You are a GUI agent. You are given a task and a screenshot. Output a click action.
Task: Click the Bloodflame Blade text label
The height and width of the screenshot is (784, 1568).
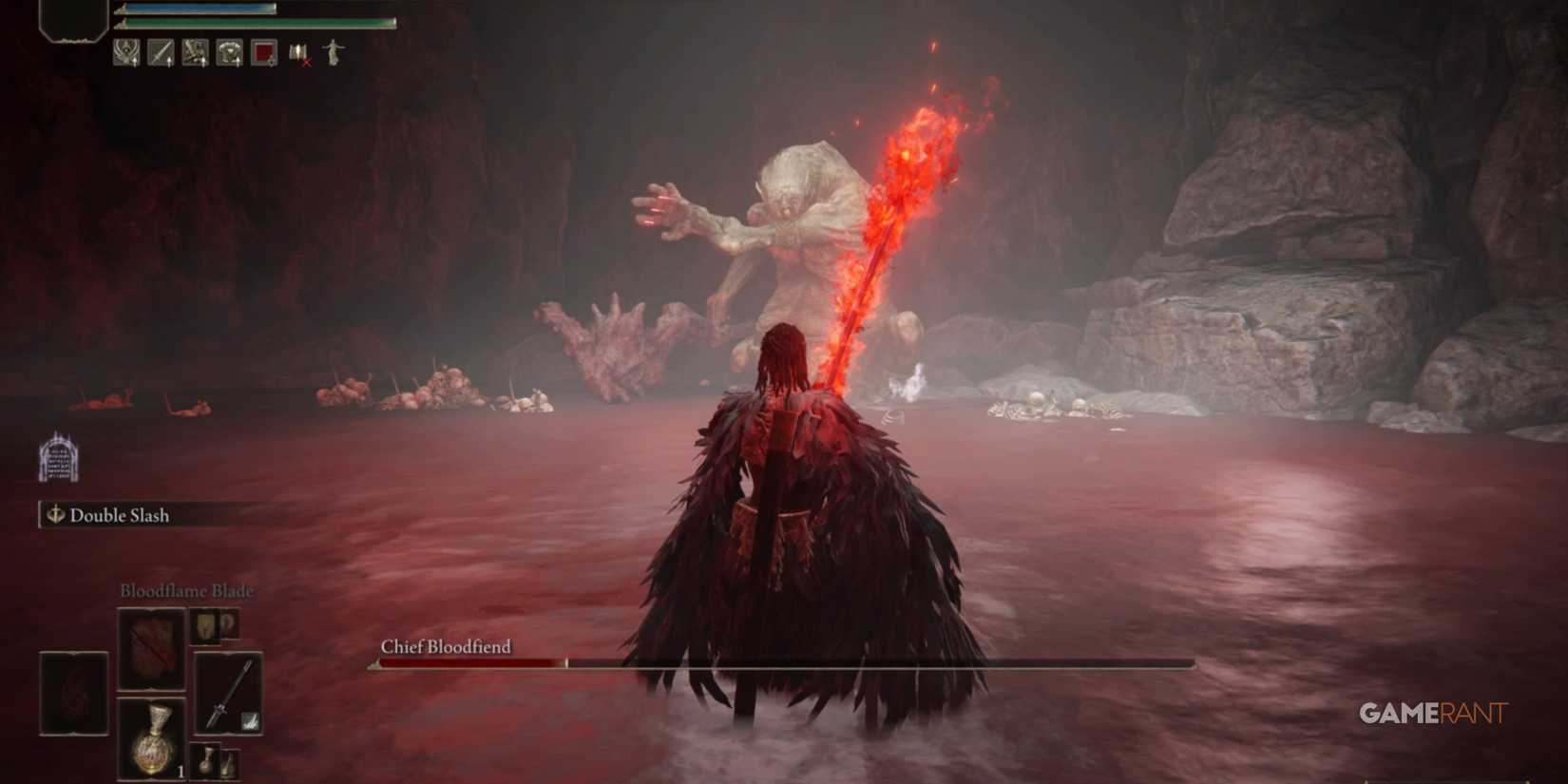point(186,590)
